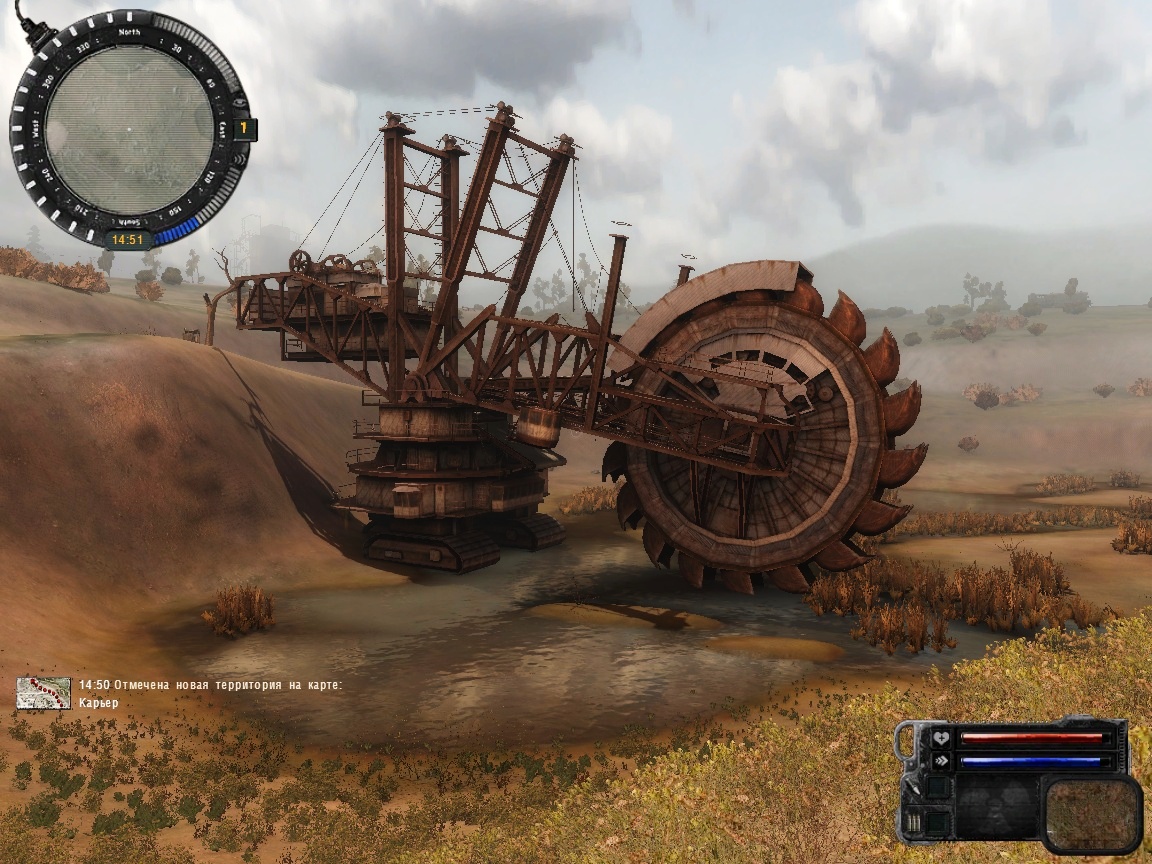This screenshot has height=864, width=1152.
Task: Open the circular minimap
Action: 128,130
